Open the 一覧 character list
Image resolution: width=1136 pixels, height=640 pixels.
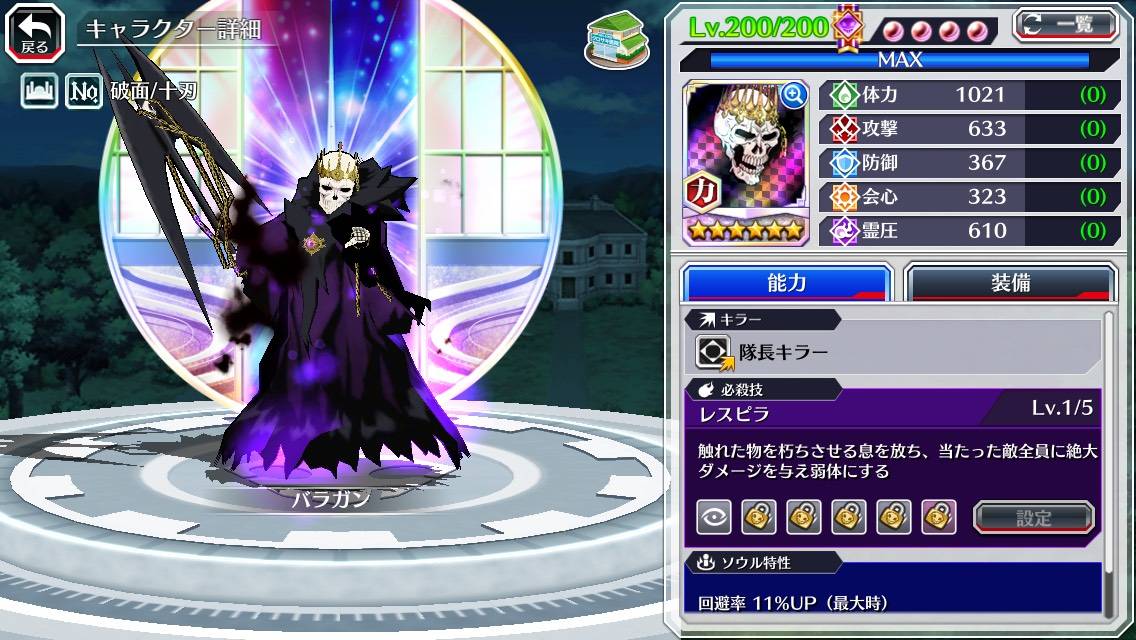1065,24
